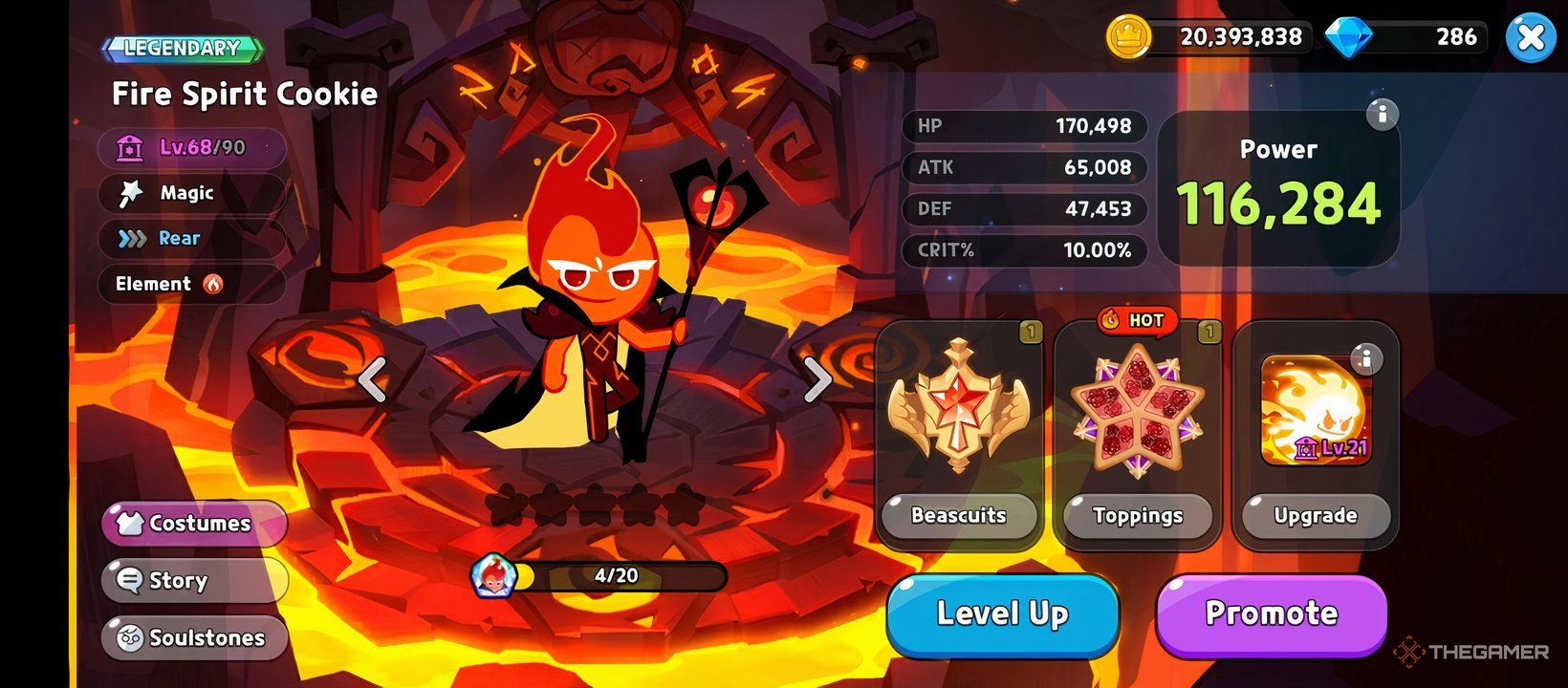The width and height of the screenshot is (1568, 688).
Task: Open the Soulstones menu
Action: click(194, 637)
